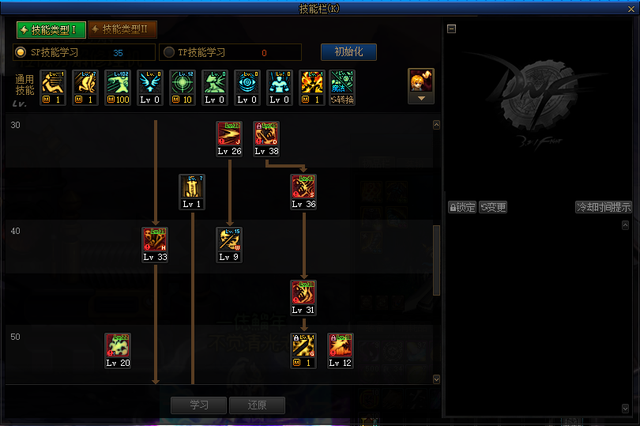640x426 pixels.
Task: Choose the Lv 36 skill icon
Action: [x=303, y=187]
